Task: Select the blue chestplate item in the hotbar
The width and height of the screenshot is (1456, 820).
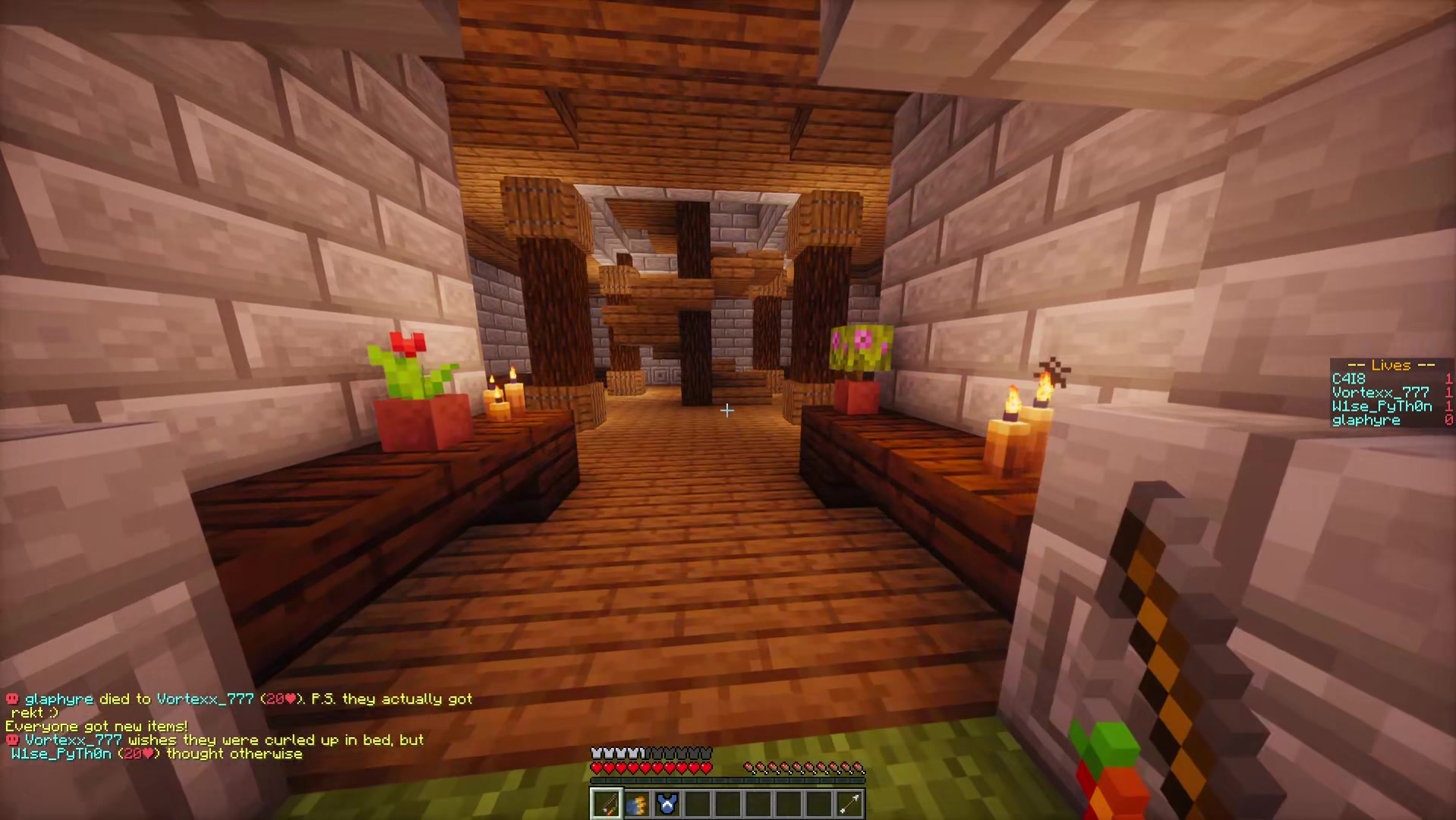Action: tap(667, 803)
